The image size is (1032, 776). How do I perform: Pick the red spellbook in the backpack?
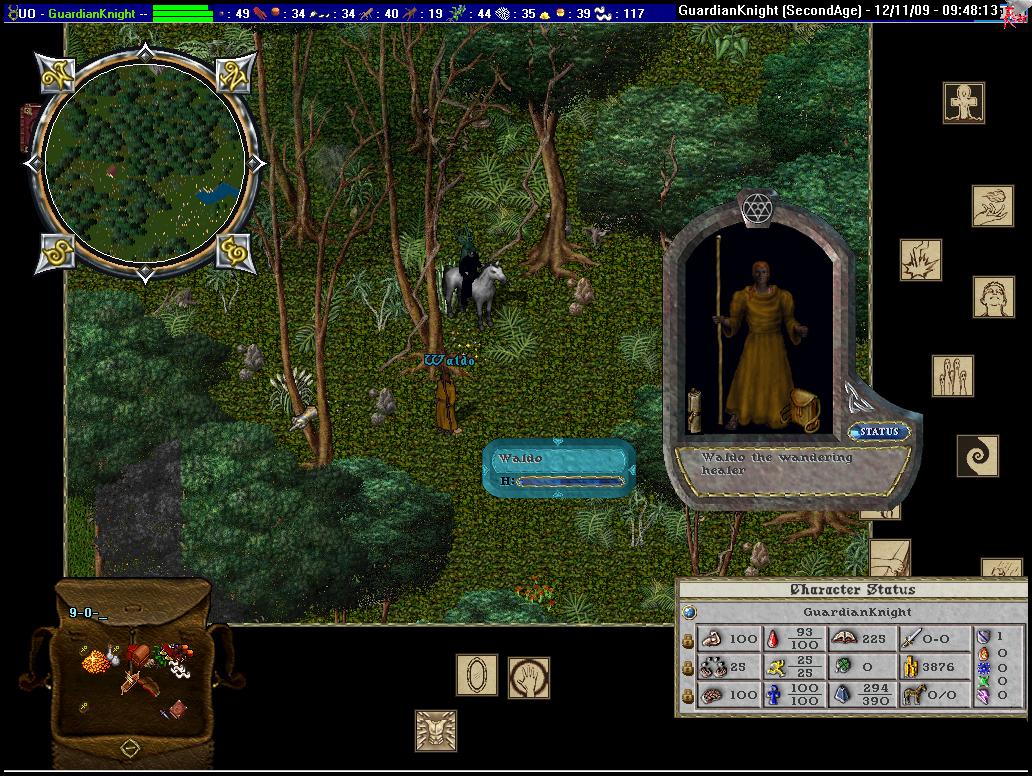pos(177,708)
